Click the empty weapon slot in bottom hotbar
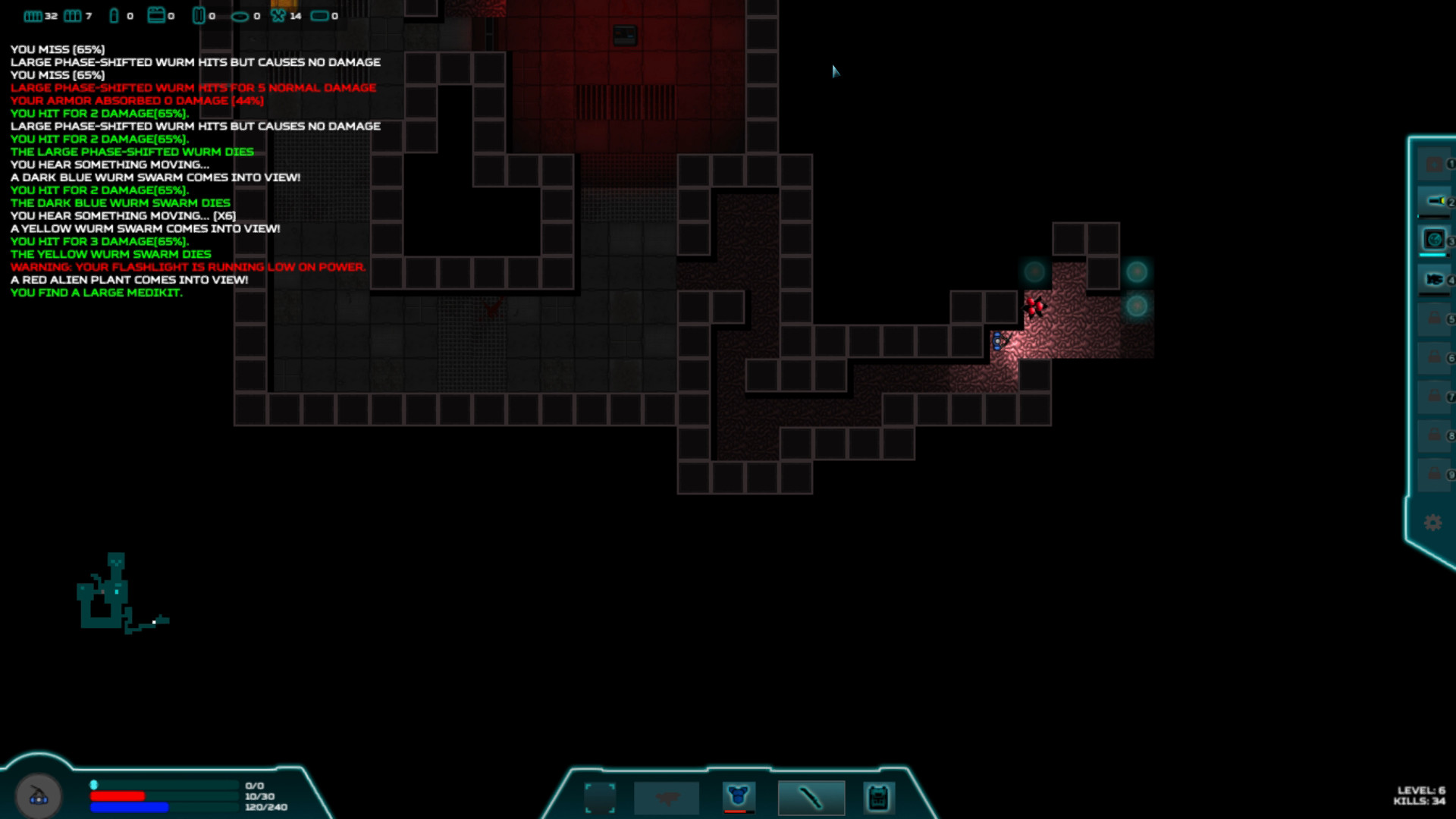Viewport: 1456px width, 819px height. [667, 796]
